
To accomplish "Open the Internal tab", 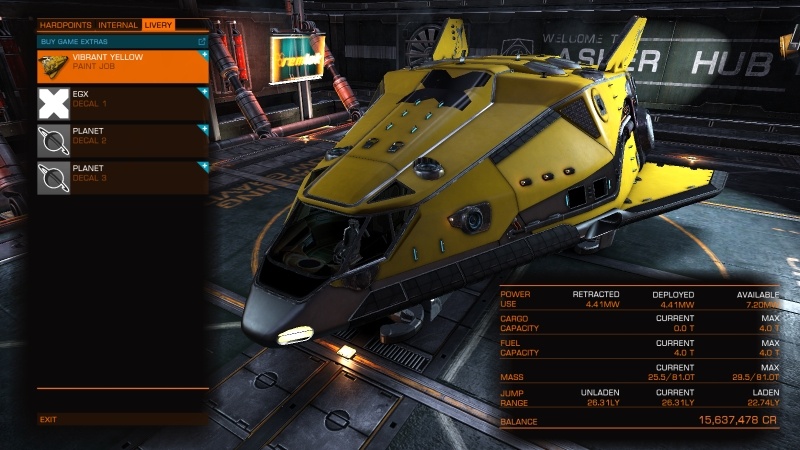I will click(118, 24).
